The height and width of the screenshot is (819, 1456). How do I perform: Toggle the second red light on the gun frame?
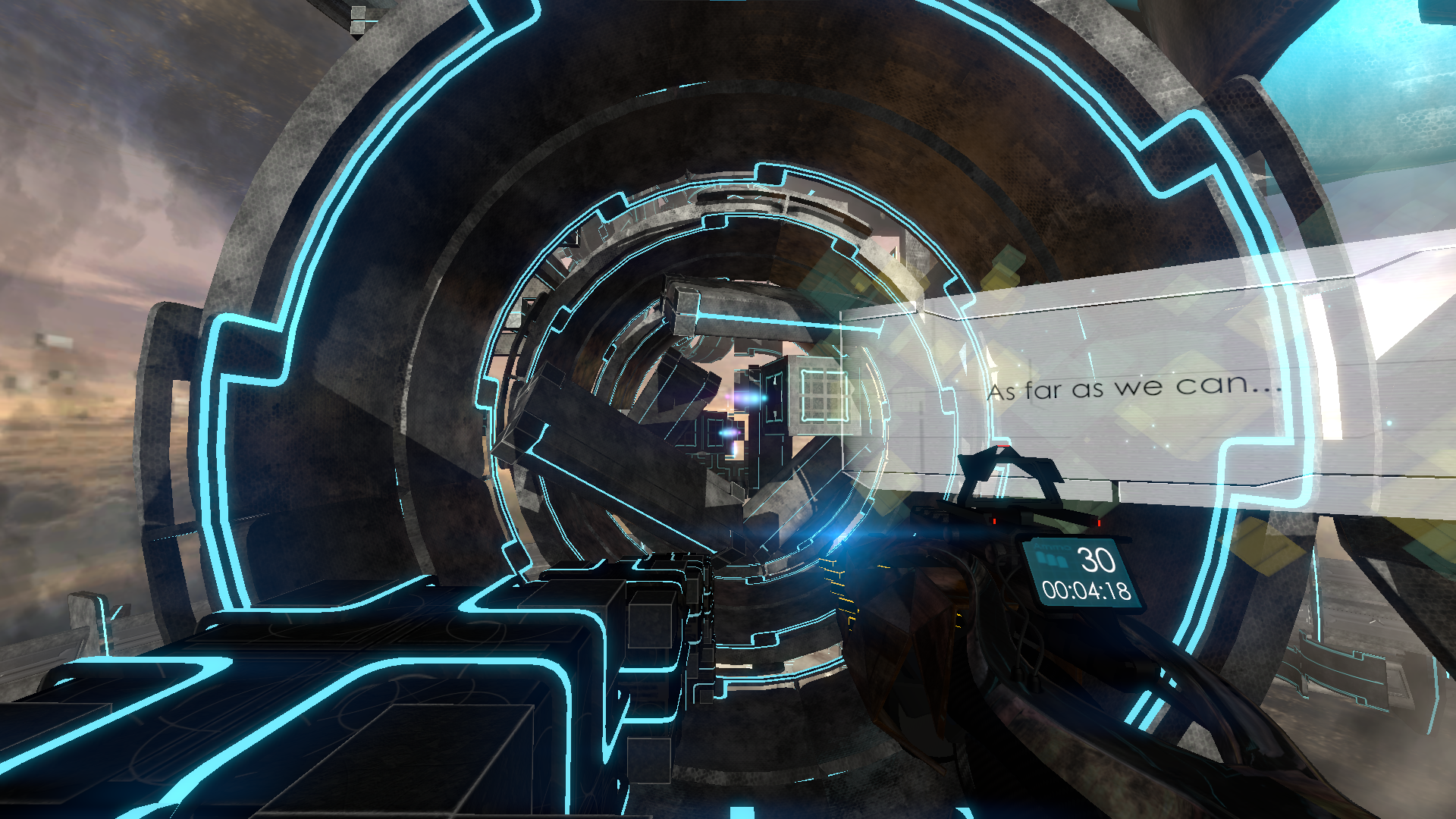coord(1099,523)
